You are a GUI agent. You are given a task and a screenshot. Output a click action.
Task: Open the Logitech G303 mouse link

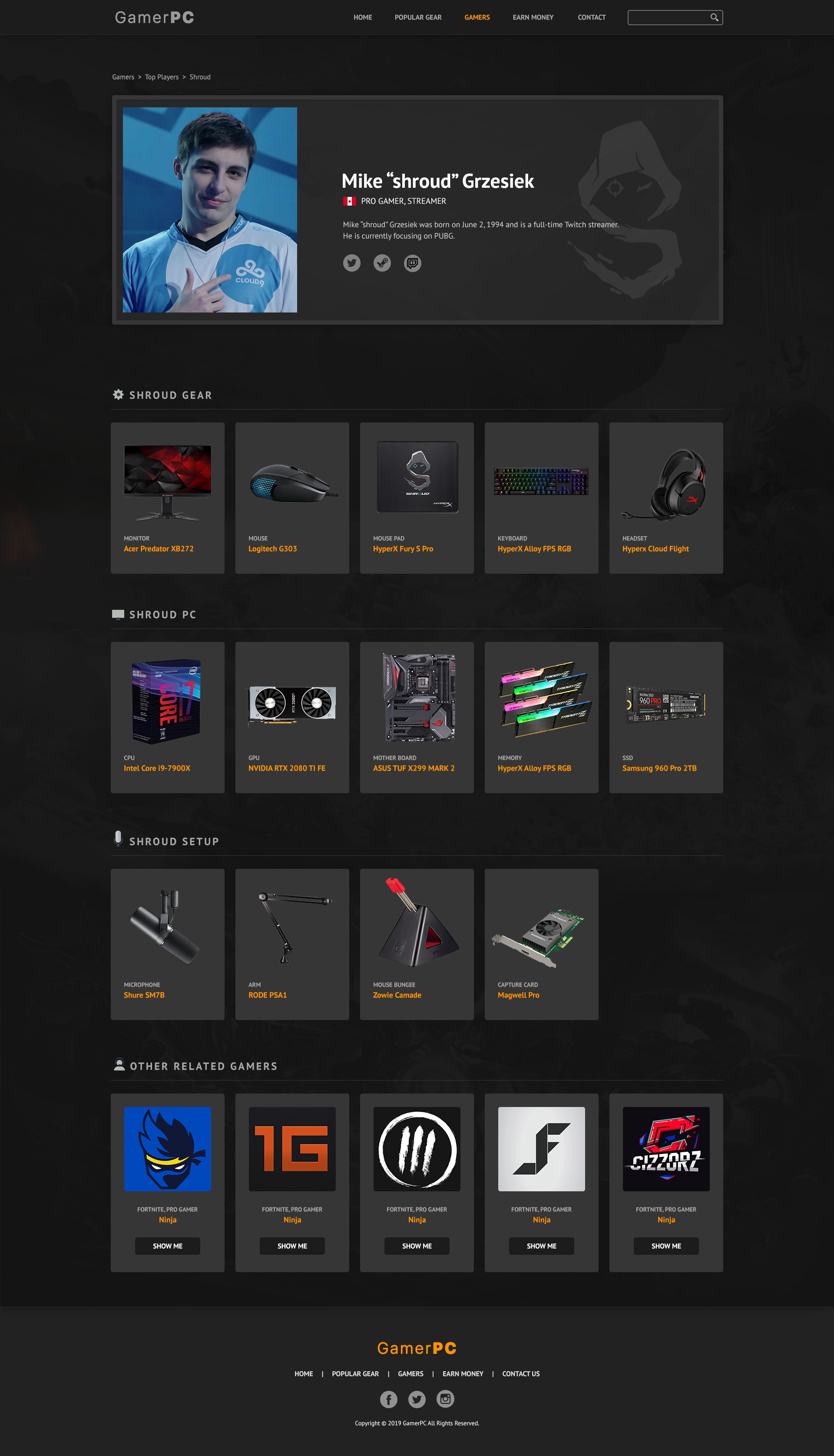(273, 548)
